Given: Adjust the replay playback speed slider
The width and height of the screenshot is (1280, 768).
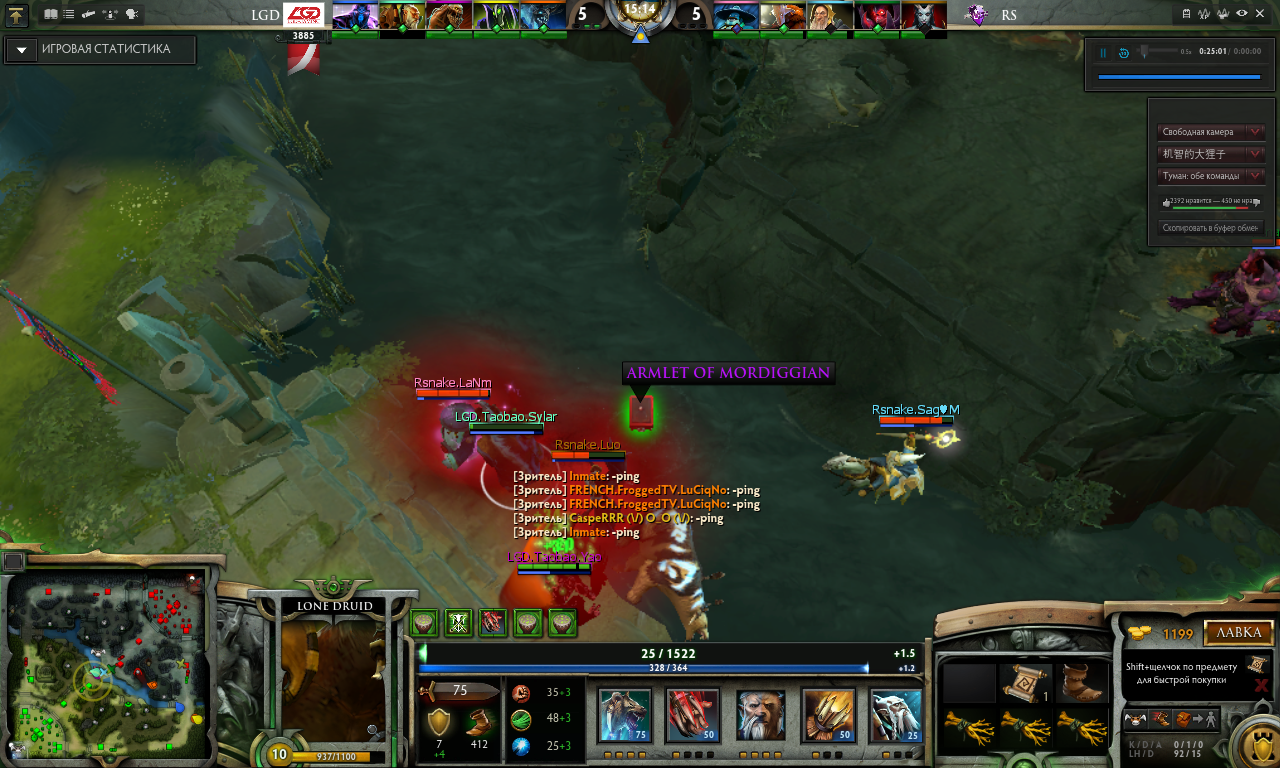Looking at the screenshot, I should tap(1145, 51).
